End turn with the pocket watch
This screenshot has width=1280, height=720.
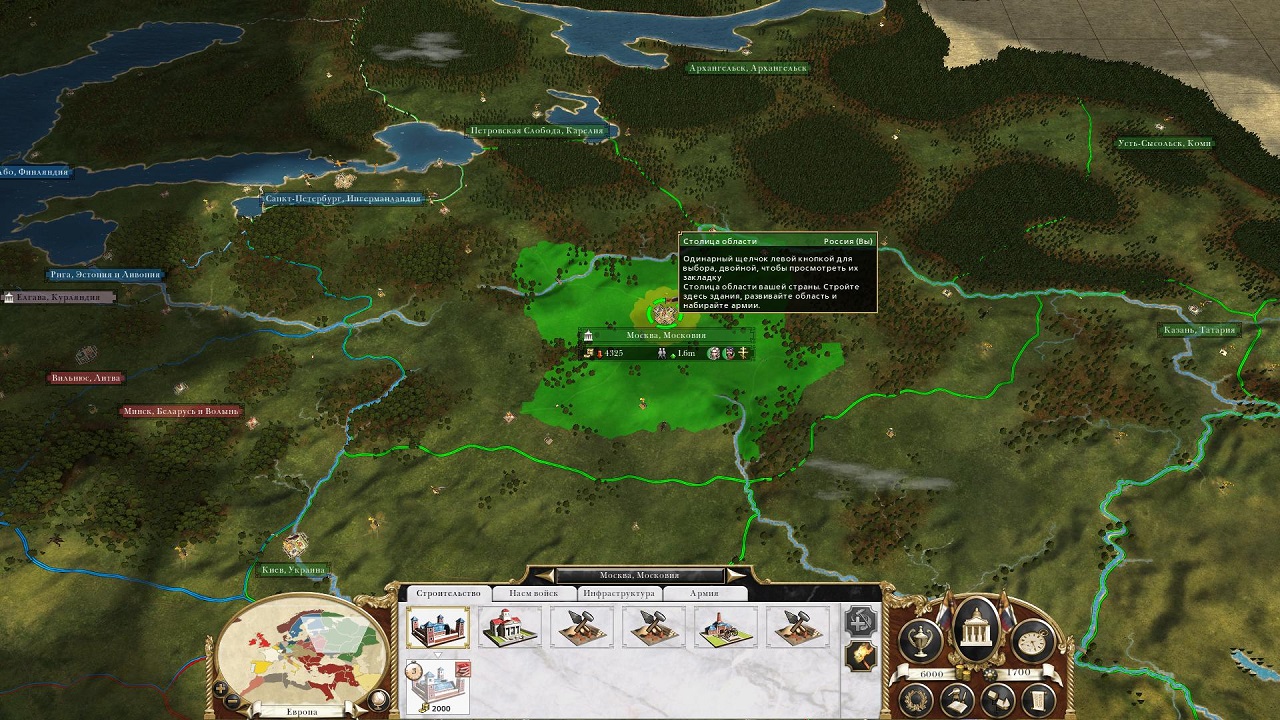(x=1035, y=639)
